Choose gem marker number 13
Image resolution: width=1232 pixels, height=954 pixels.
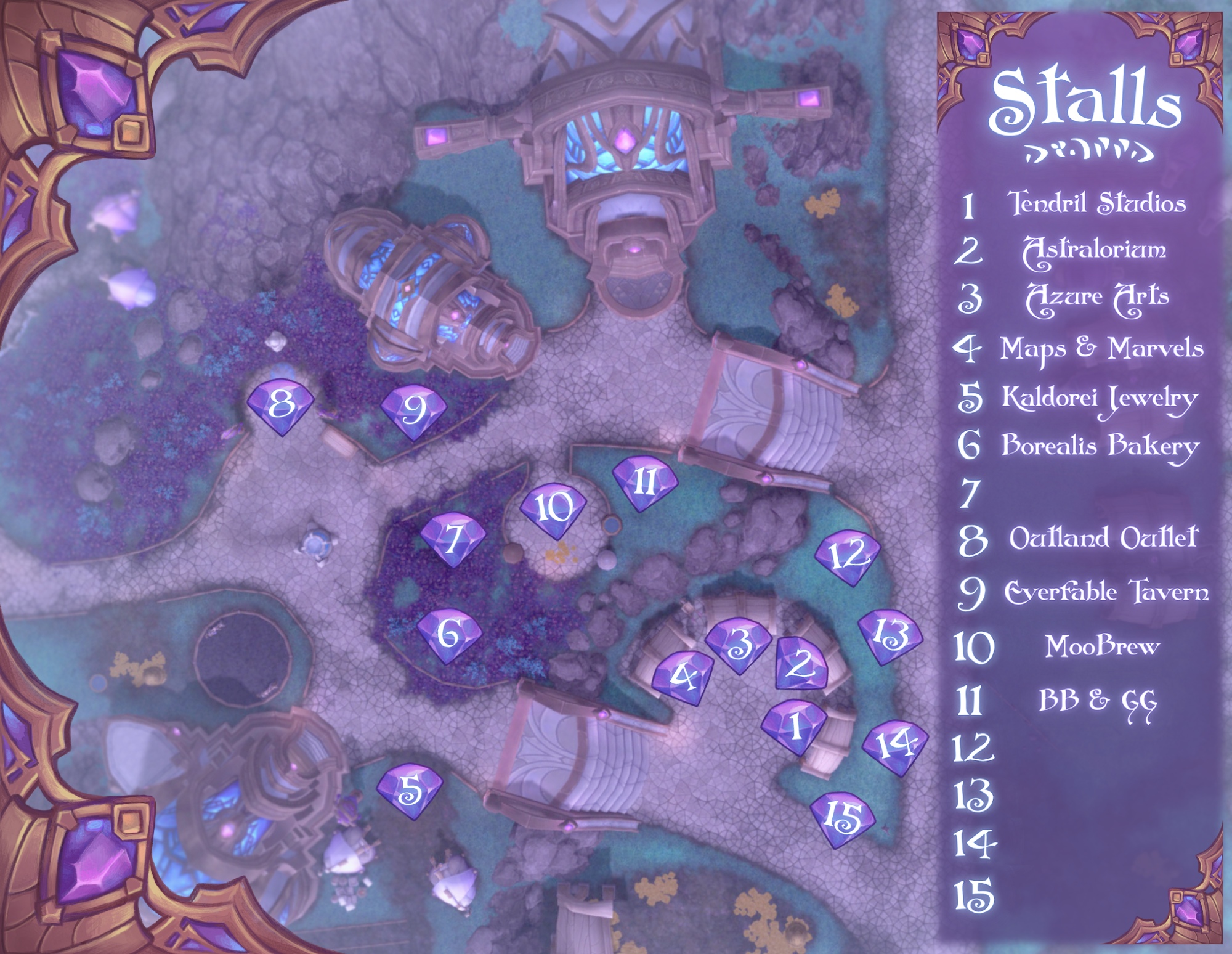890,636
